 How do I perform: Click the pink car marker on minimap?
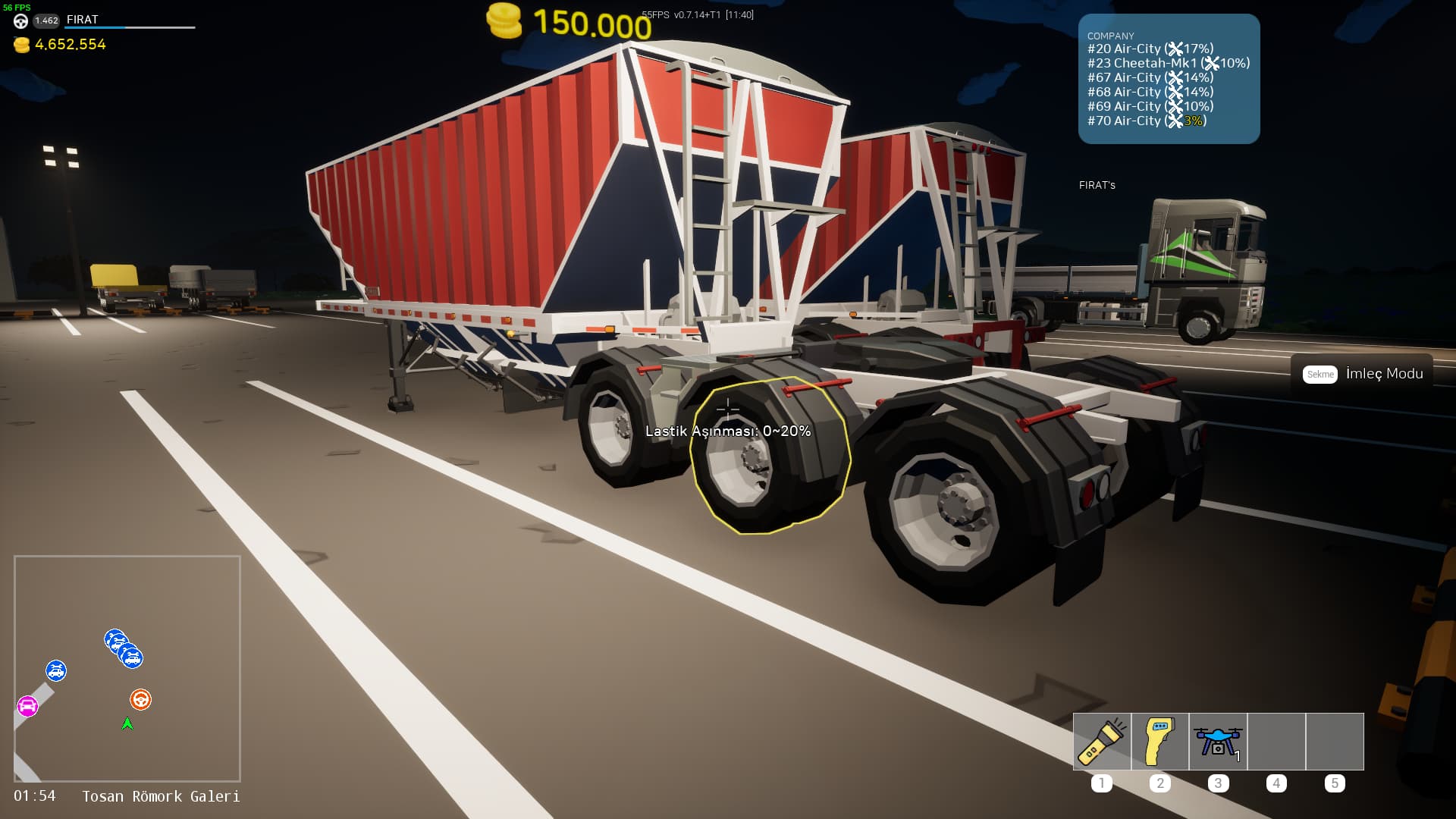tap(27, 707)
